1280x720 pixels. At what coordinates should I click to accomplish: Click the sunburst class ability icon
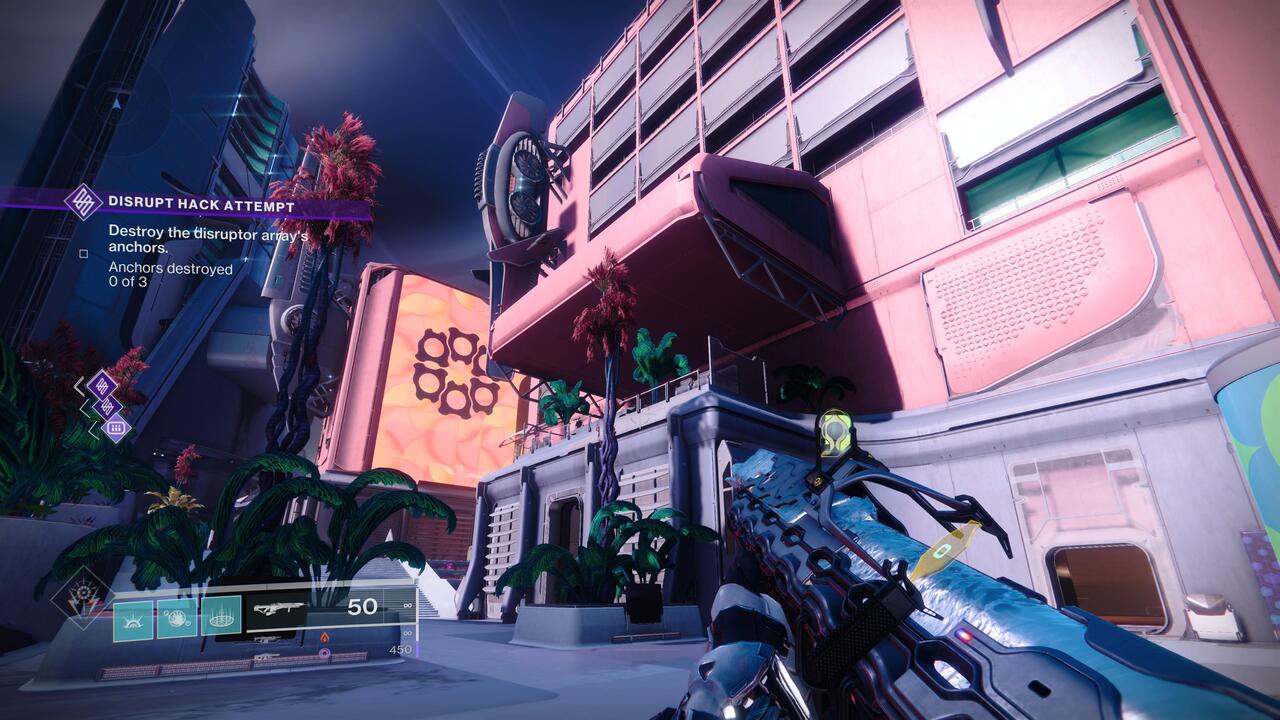click(133, 619)
